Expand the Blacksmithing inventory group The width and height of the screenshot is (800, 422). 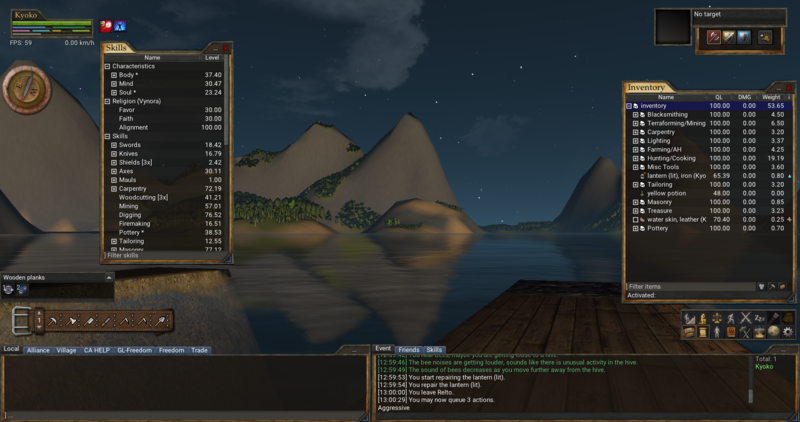point(635,114)
